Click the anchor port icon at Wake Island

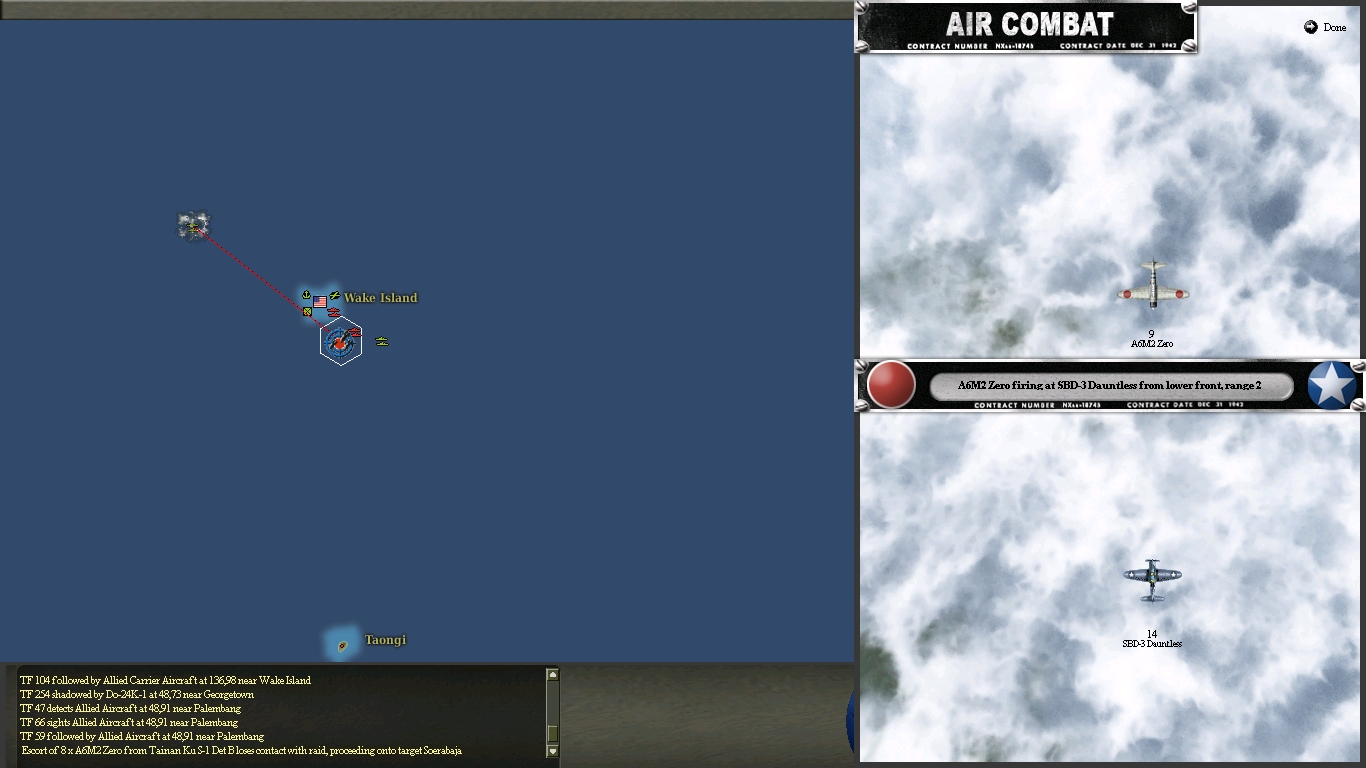coord(306,294)
